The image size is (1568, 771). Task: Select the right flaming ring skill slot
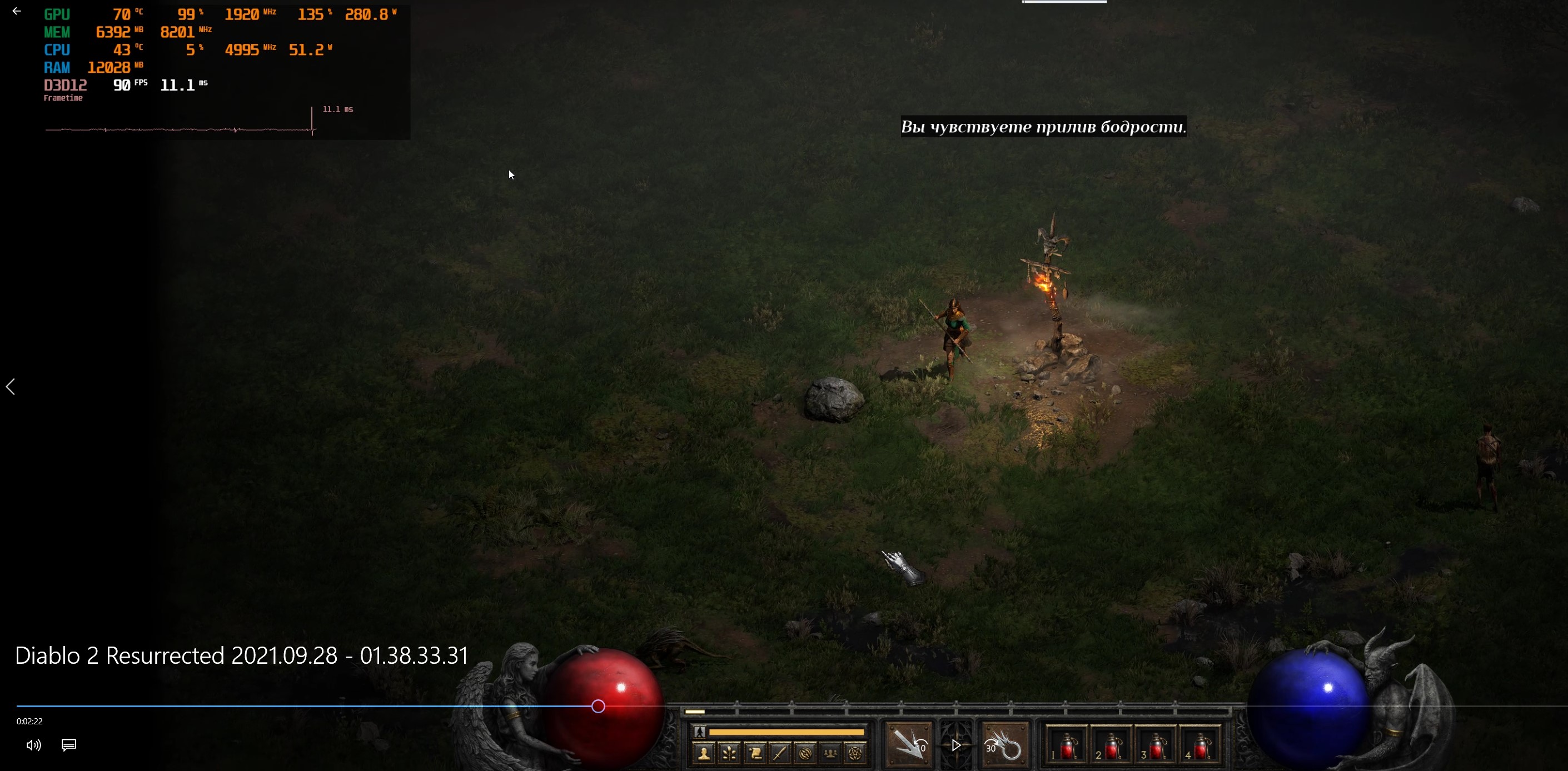tap(1005, 744)
